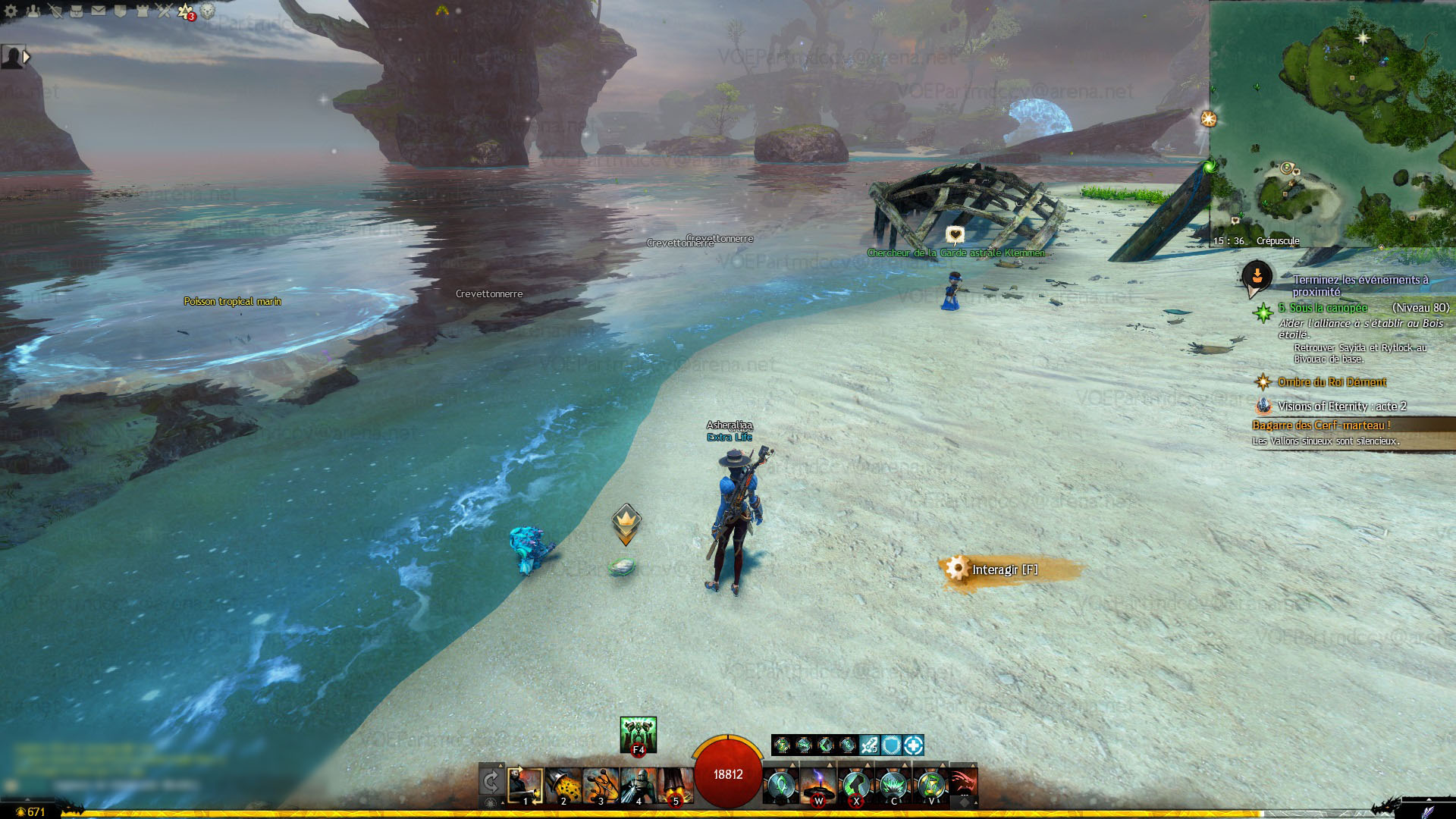
Task: Select the Sous la canopée story objective
Action: 1323,308
